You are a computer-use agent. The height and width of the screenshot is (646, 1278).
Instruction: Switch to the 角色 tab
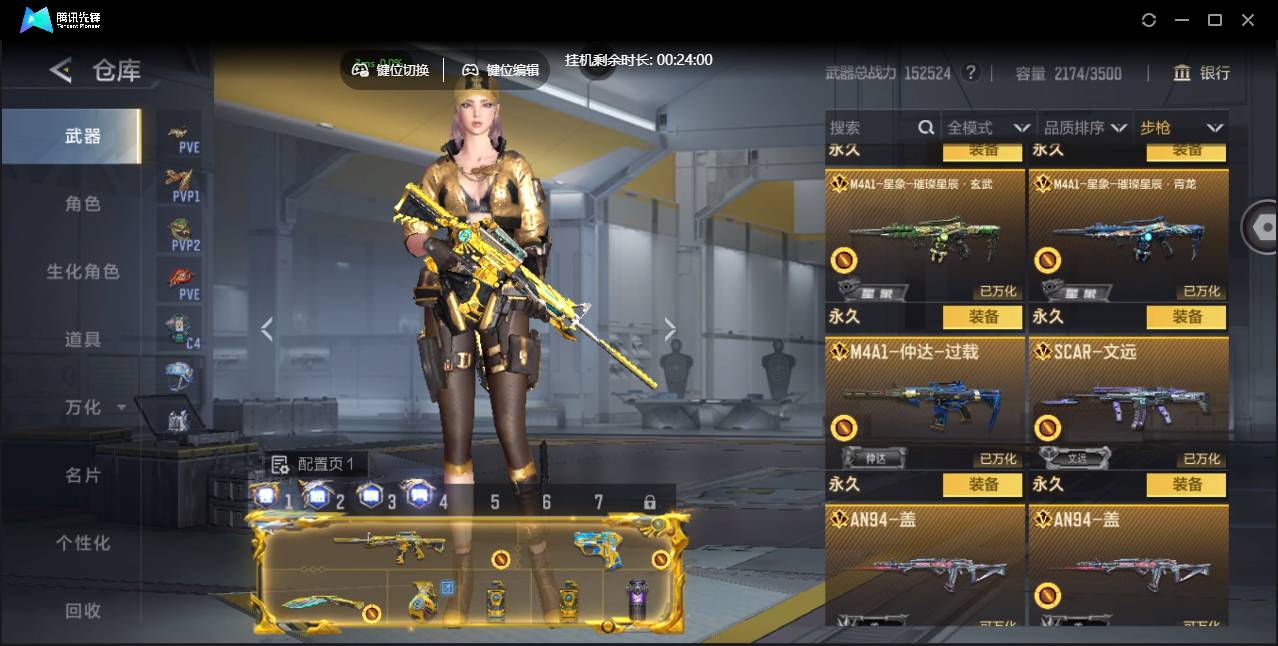83,204
